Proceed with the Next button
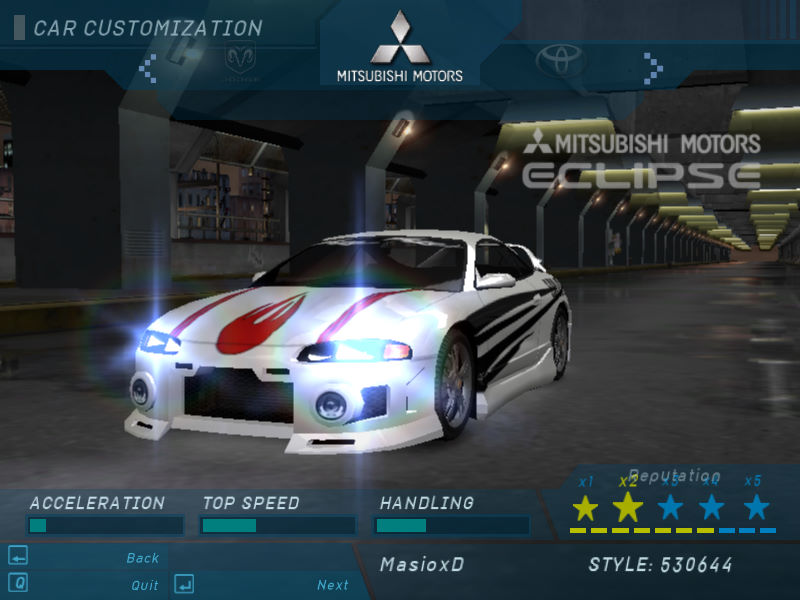Image resolution: width=800 pixels, height=600 pixels. click(333, 585)
